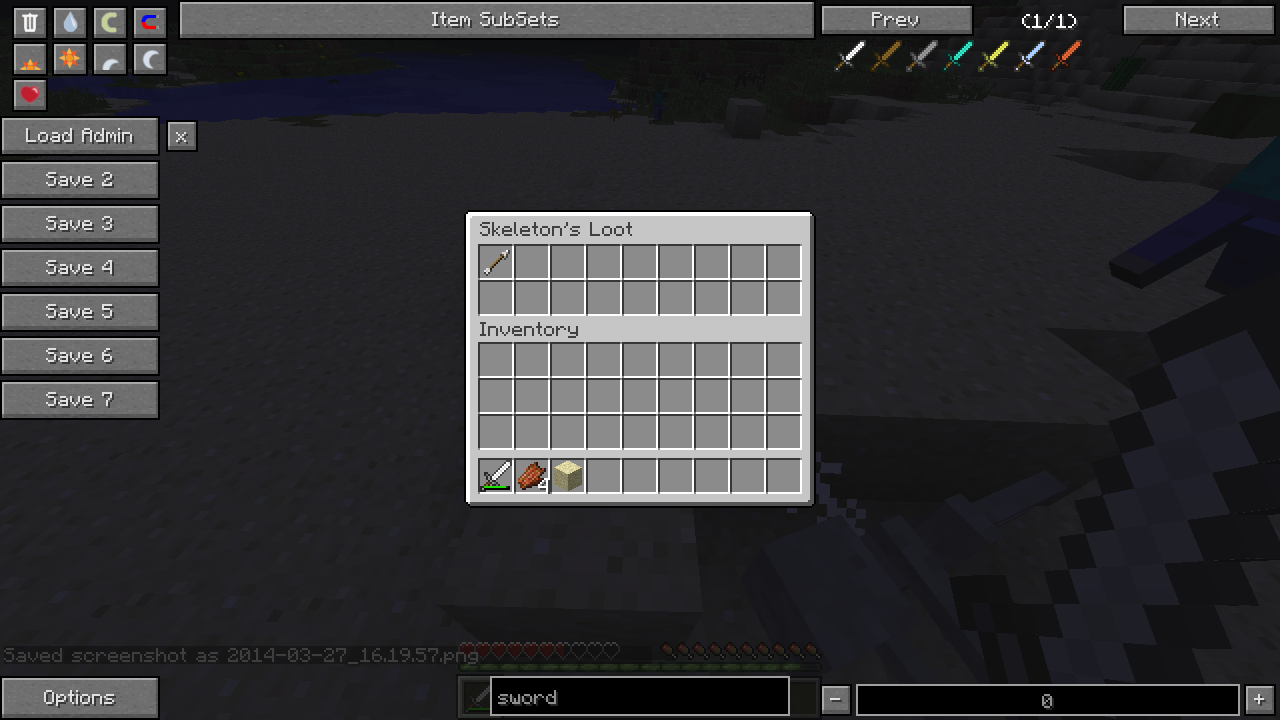Click the red heart heal button
The width and height of the screenshot is (1280, 720).
click(x=30, y=95)
